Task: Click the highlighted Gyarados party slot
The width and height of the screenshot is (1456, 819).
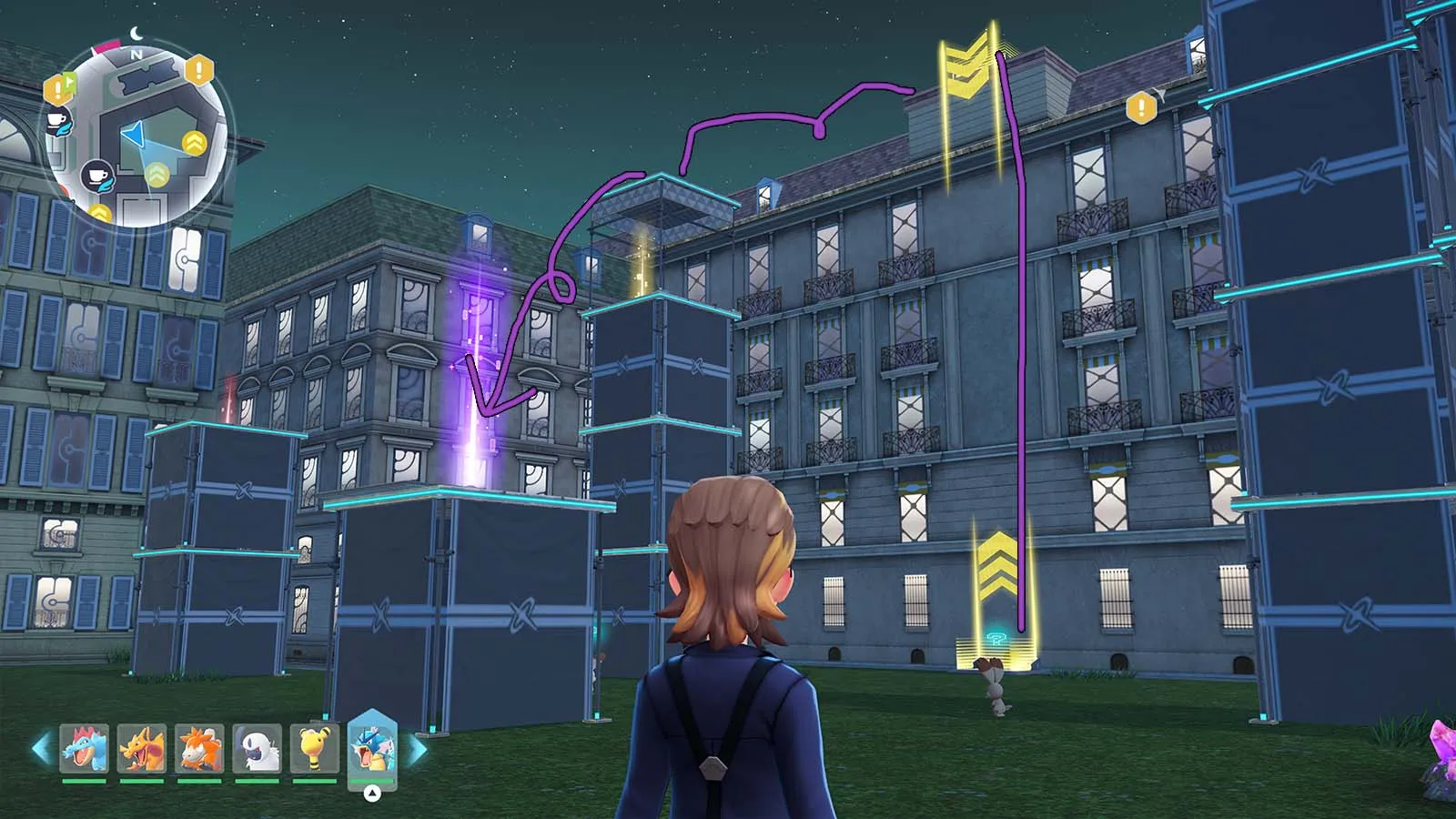Action: [372, 748]
